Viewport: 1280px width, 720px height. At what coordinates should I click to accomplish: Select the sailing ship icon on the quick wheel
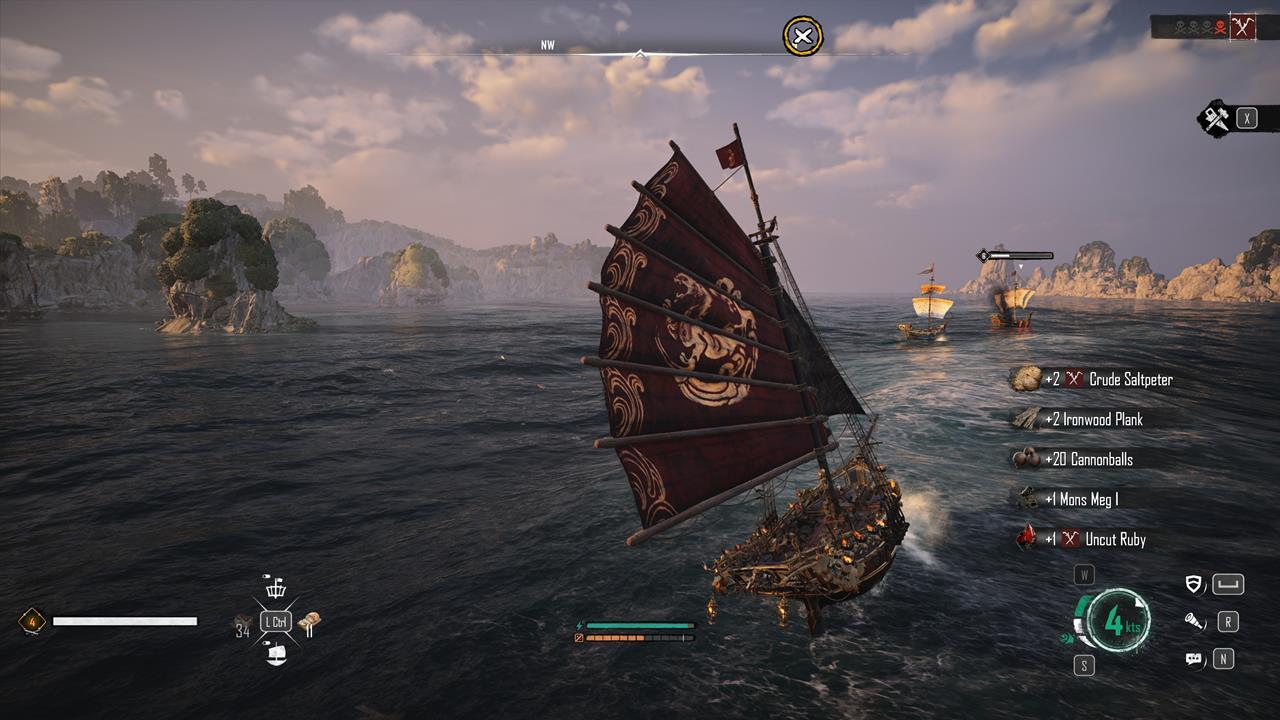pos(276,655)
